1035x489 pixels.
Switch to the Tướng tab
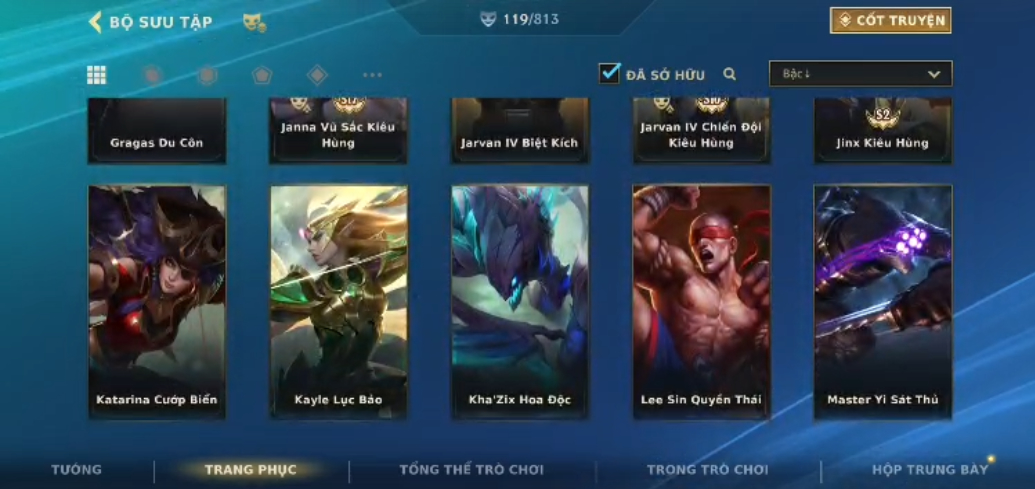77,469
